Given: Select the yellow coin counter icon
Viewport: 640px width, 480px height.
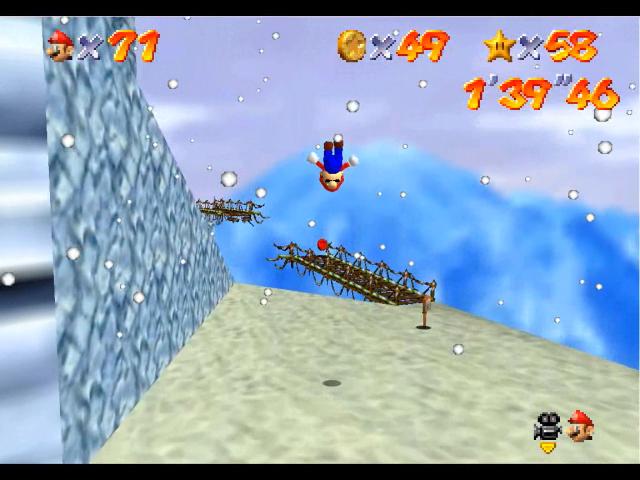Looking at the screenshot, I should point(351,45).
